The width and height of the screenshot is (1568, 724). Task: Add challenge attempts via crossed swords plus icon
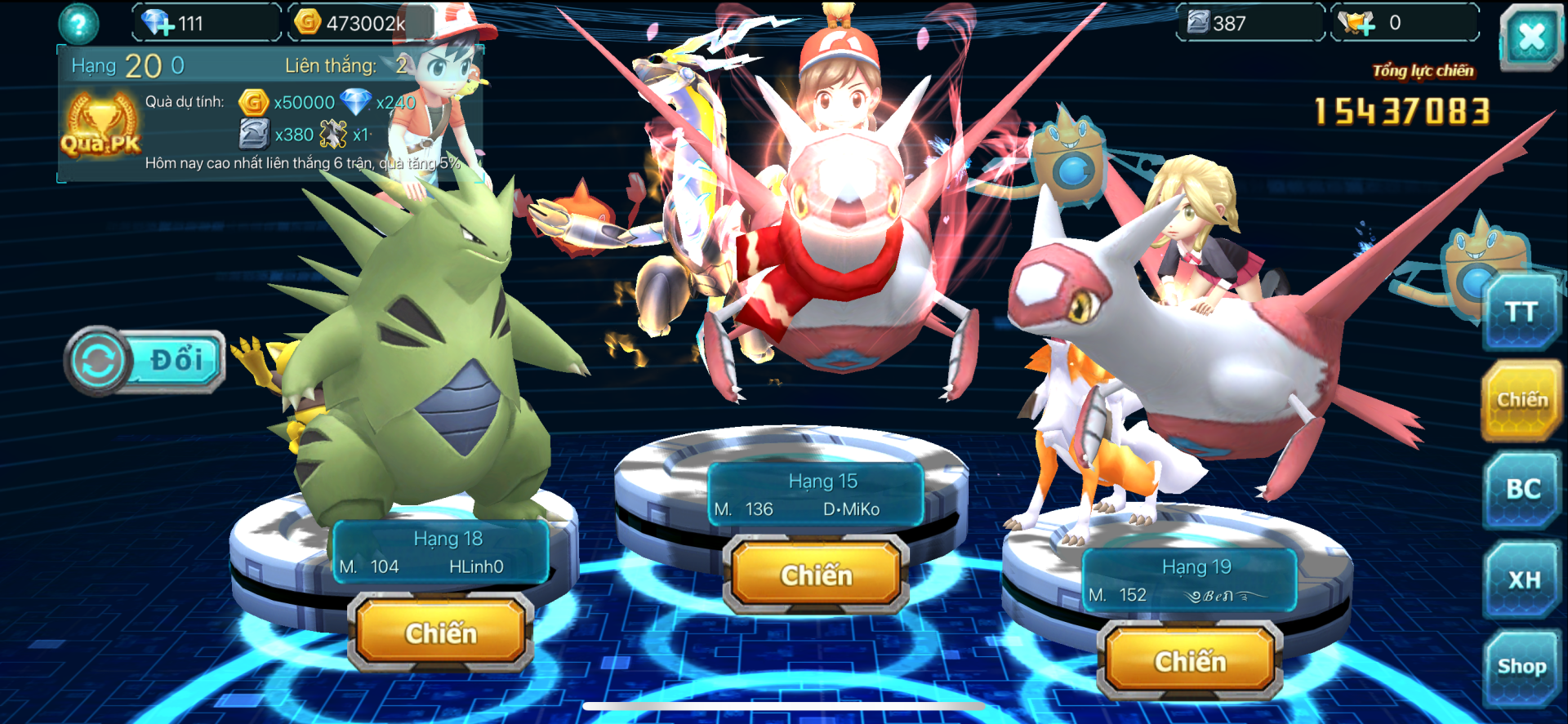[1357, 23]
